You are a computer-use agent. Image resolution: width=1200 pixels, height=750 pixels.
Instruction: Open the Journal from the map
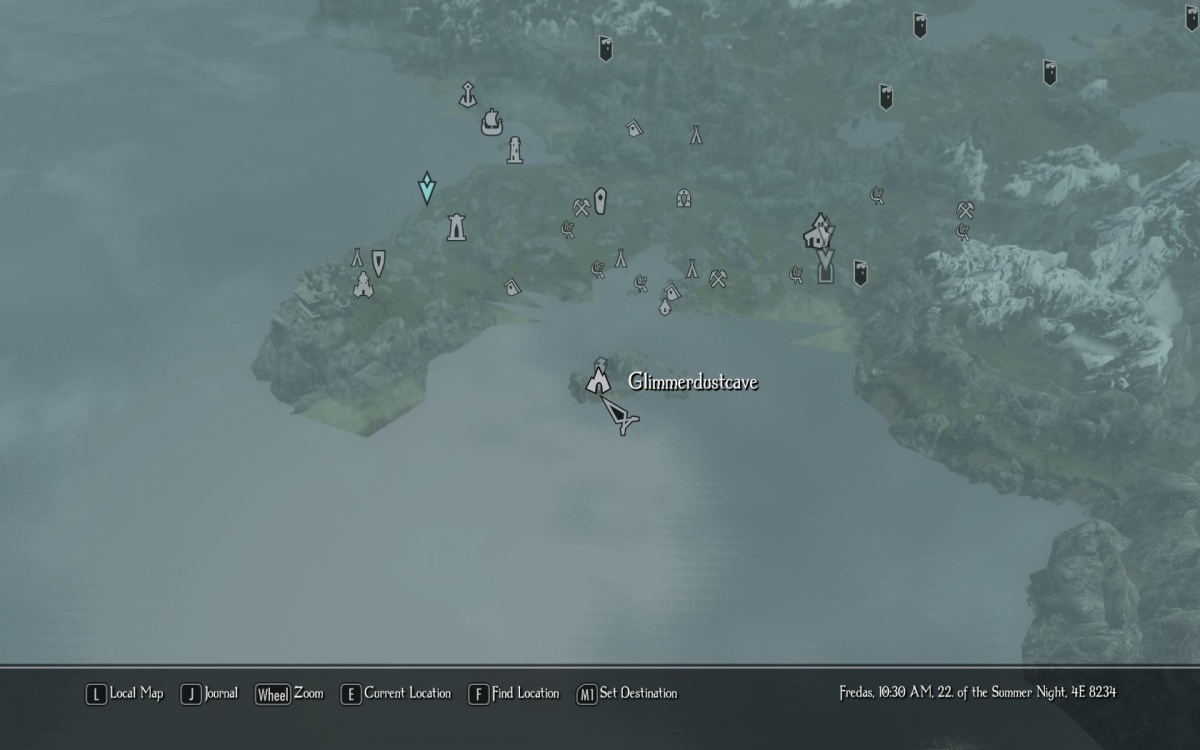pos(210,693)
